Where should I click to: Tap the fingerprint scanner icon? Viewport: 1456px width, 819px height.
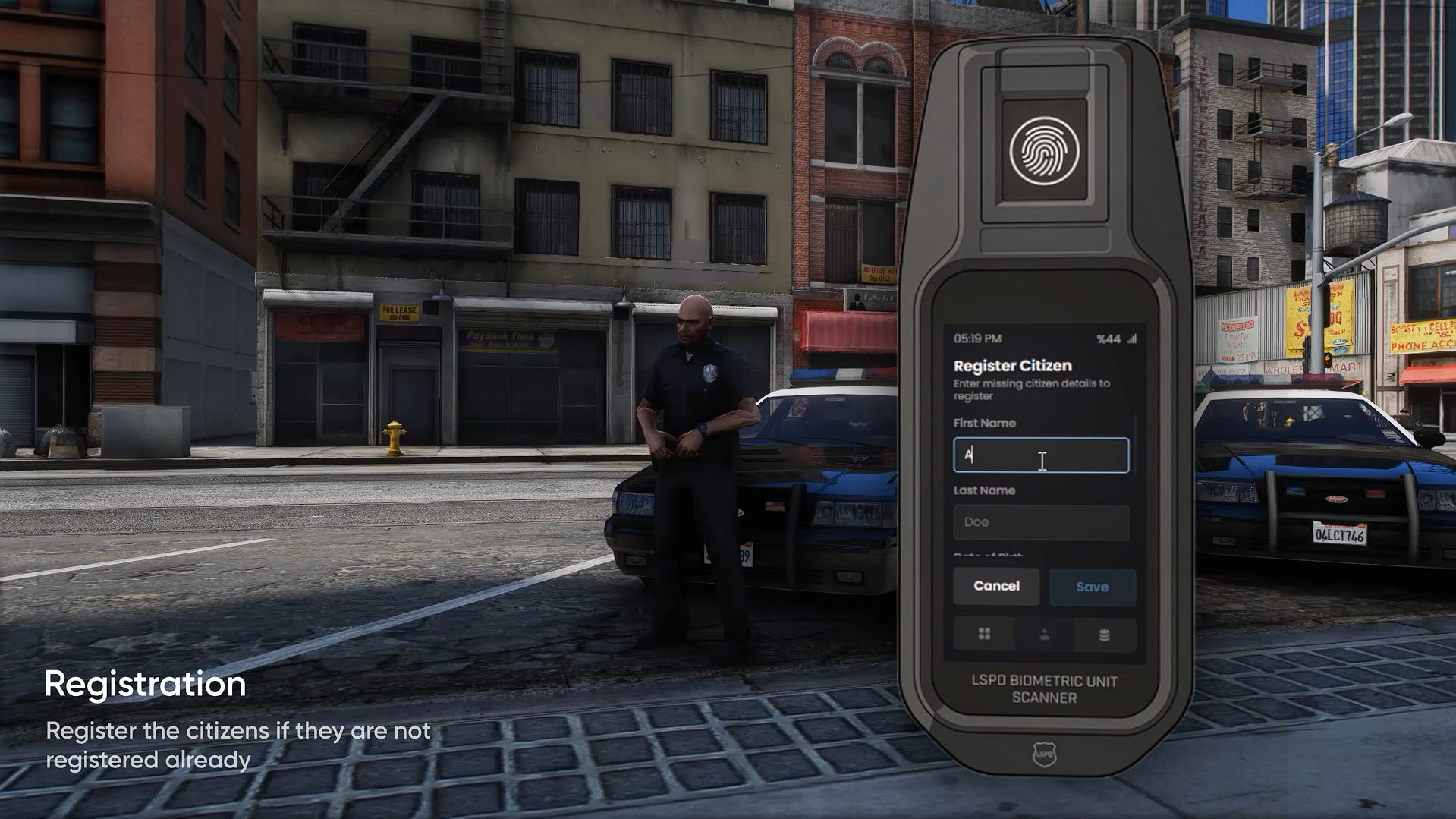pyautogui.click(x=1044, y=151)
